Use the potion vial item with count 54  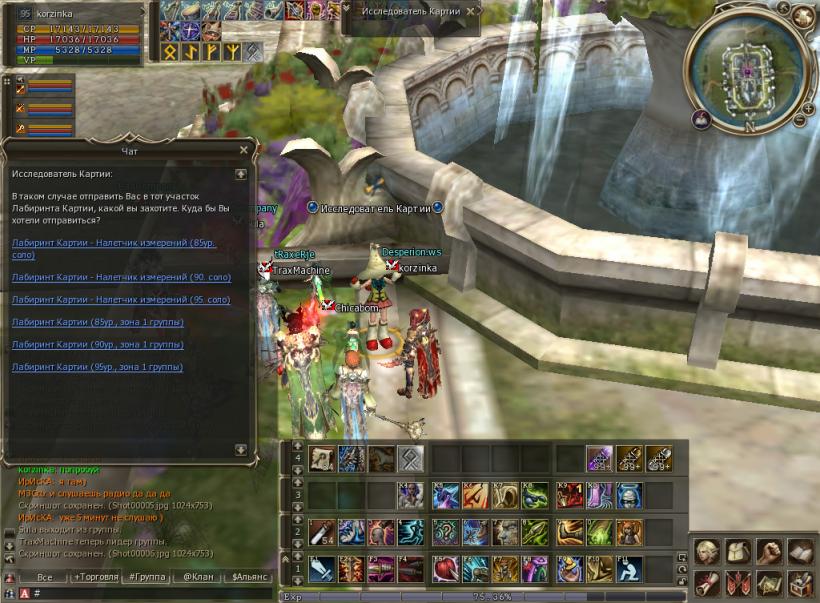tap(323, 531)
